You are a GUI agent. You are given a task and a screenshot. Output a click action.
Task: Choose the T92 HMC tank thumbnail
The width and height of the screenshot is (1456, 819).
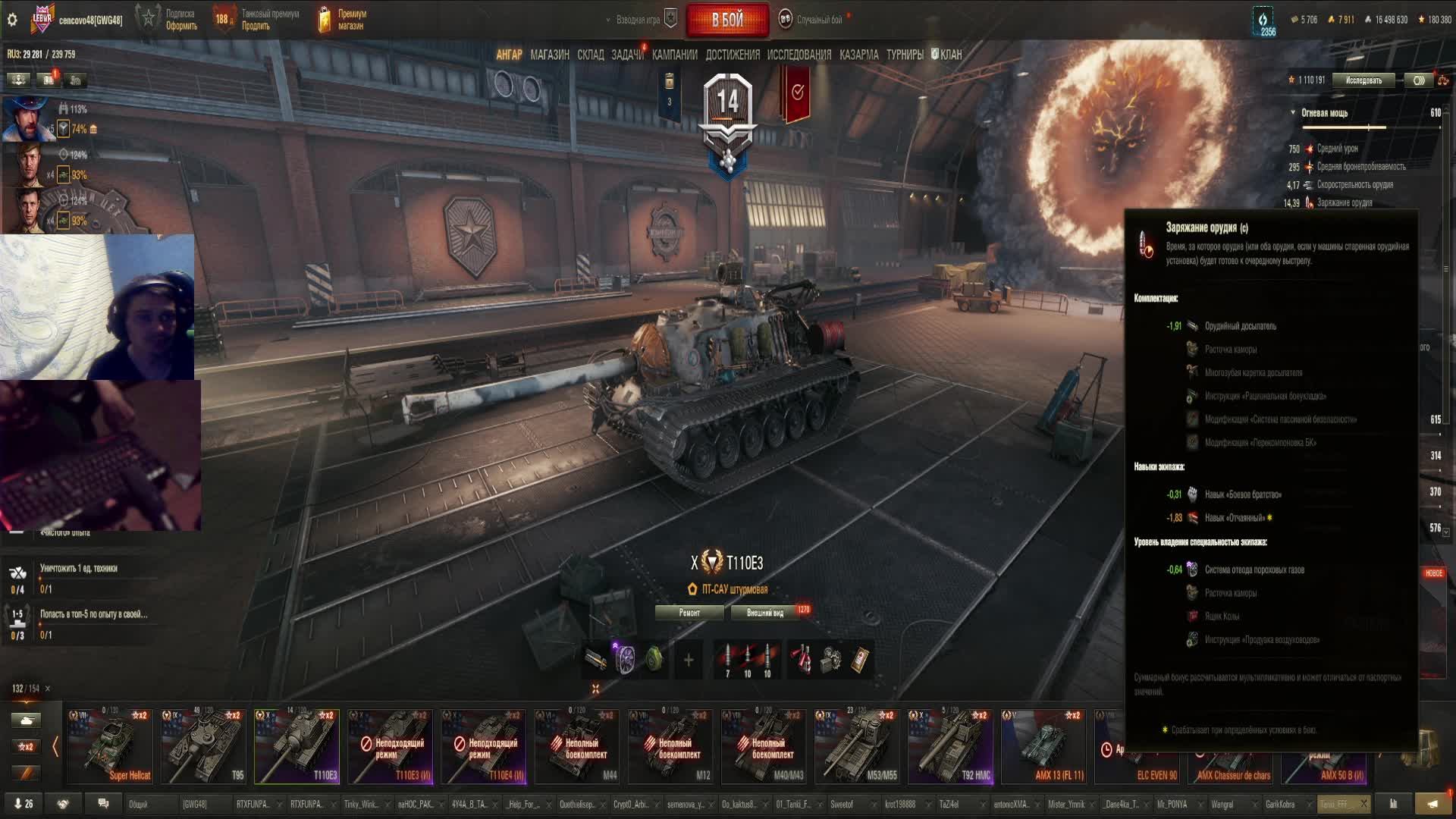coord(950,746)
